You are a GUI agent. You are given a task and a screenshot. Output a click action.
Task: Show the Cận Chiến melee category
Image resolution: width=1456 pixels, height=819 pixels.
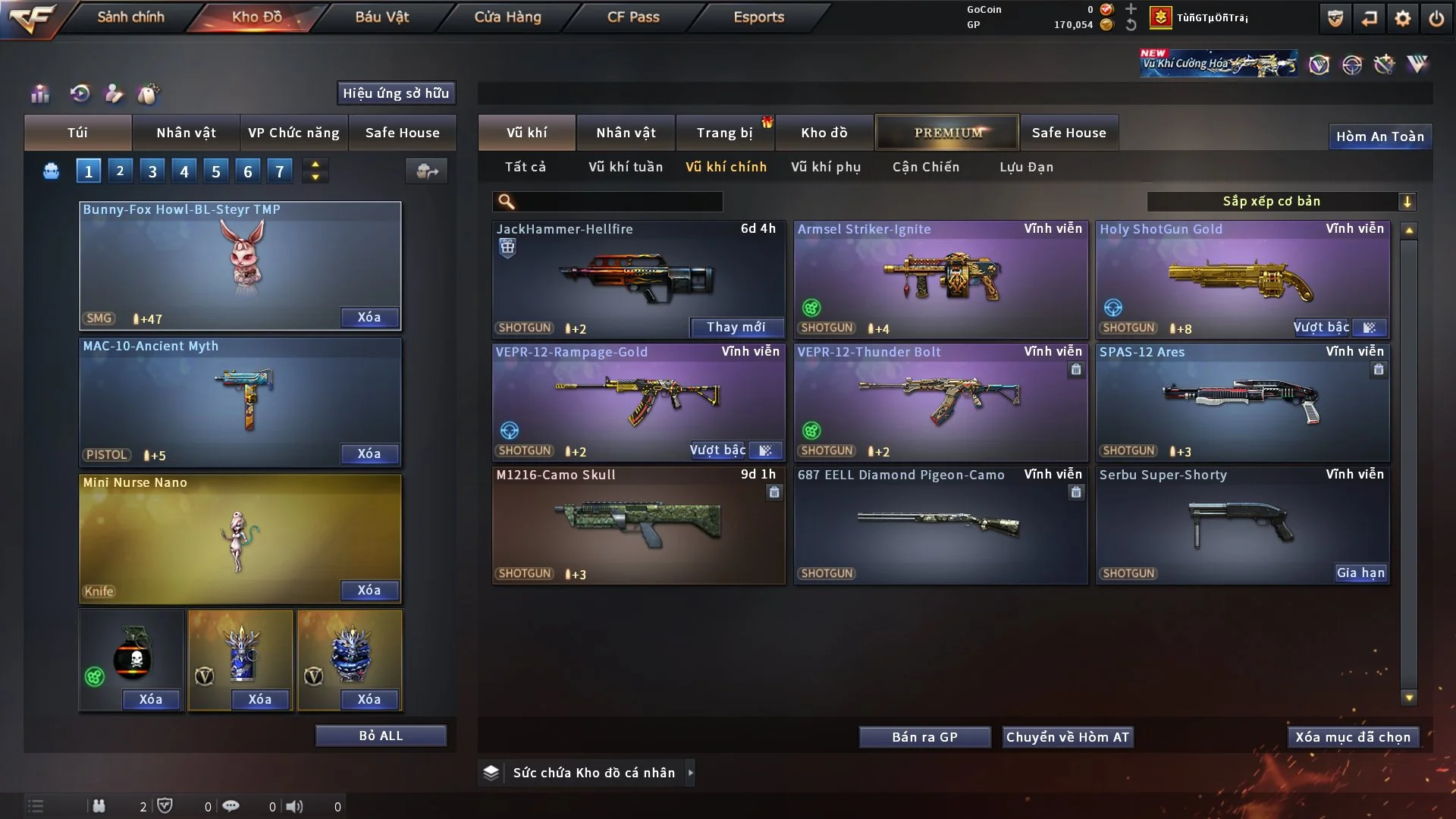(x=925, y=167)
